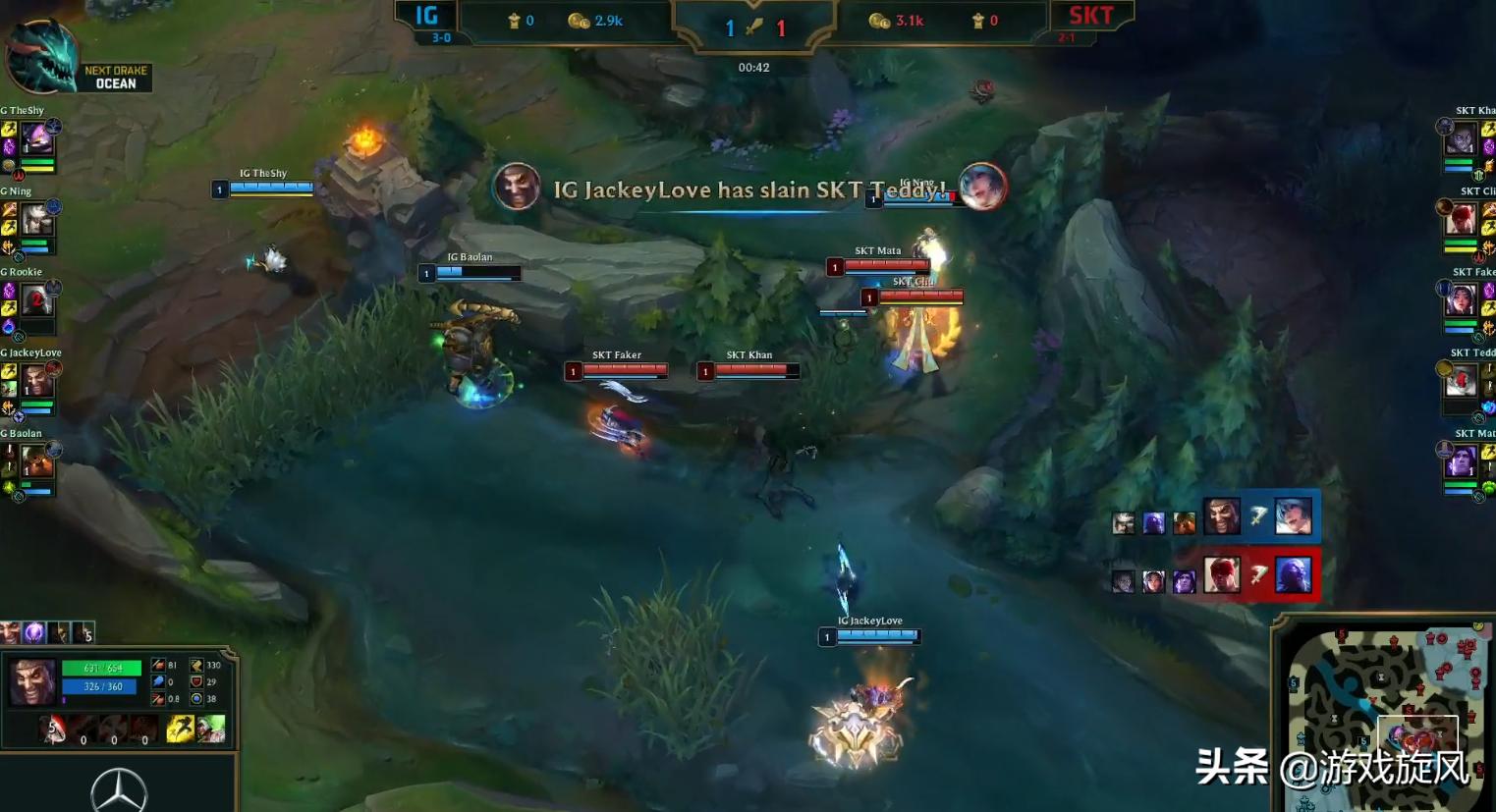Click Draven's Heal summoner spell icon
This screenshot has width=1496, height=812.
(x=211, y=729)
